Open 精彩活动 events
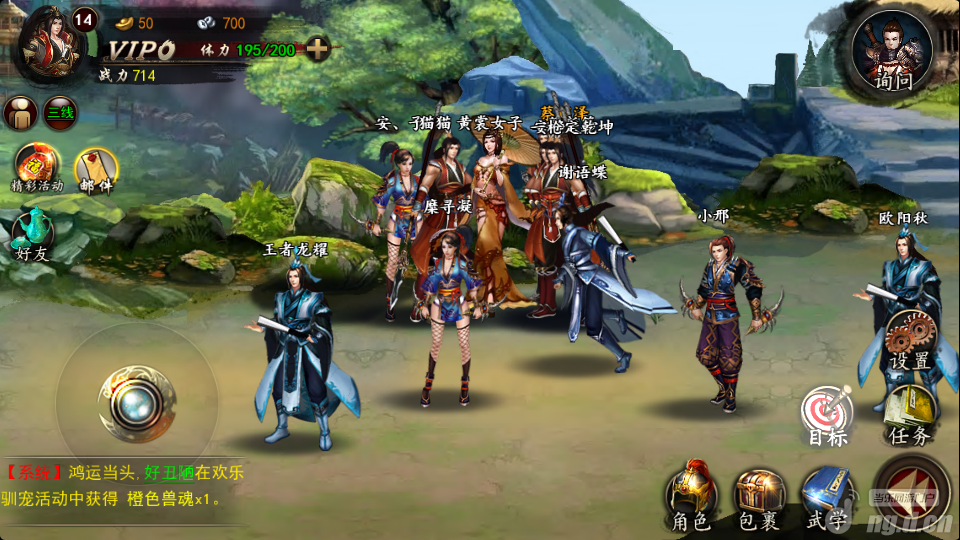960x540 pixels. [35, 166]
